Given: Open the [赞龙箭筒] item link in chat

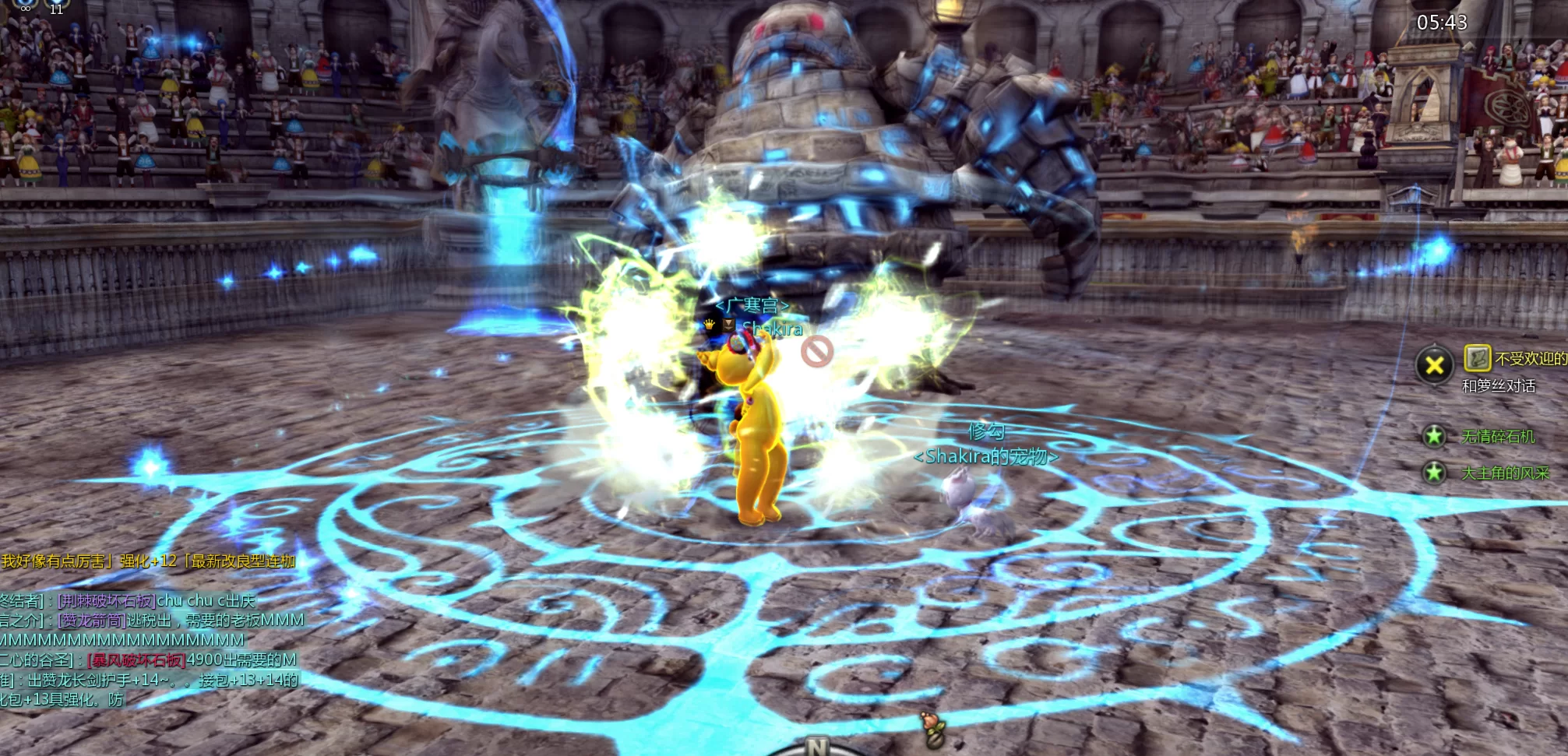Looking at the screenshot, I should pyautogui.click(x=92, y=621).
